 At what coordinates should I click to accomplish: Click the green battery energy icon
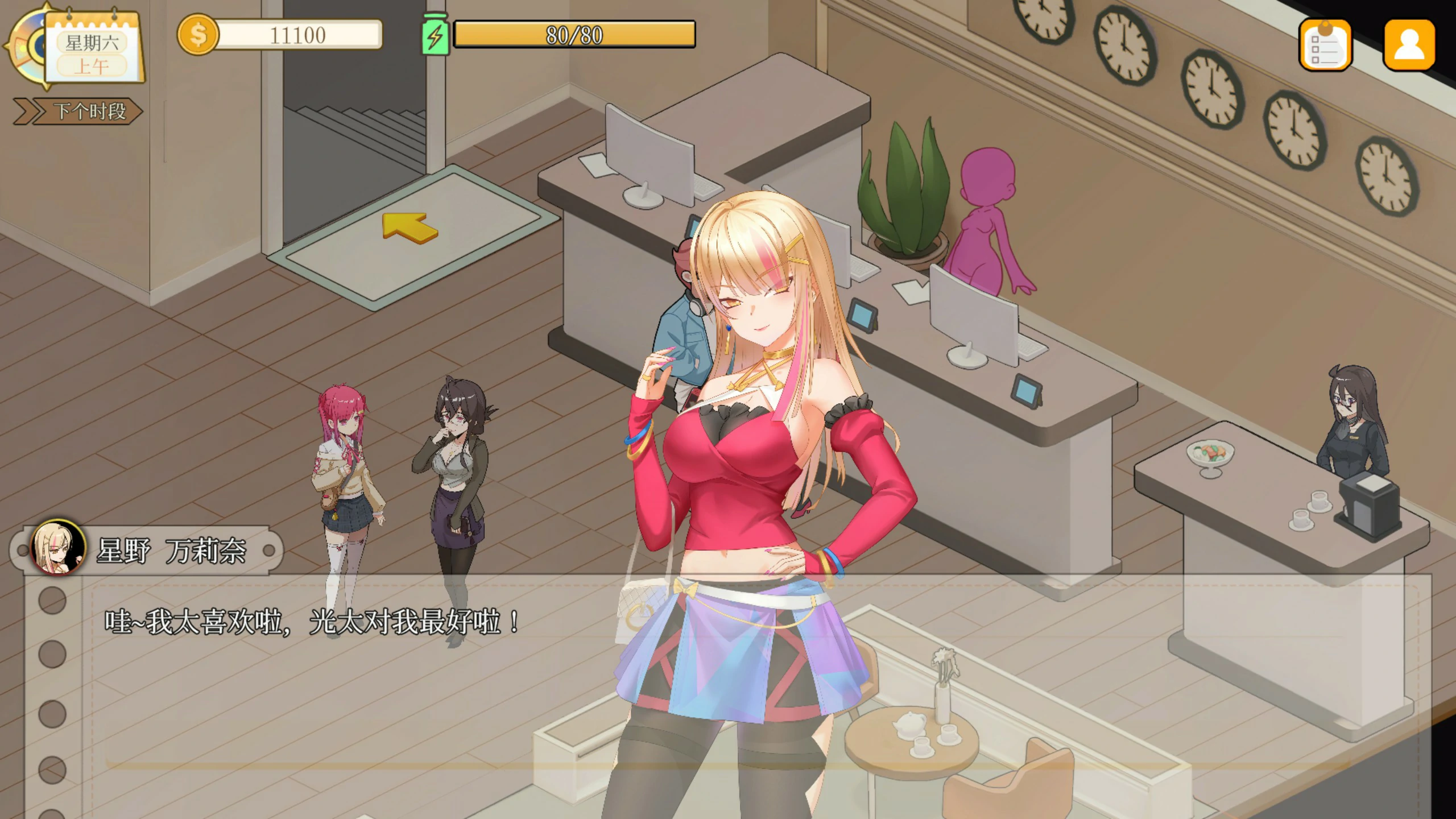click(x=435, y=35)
